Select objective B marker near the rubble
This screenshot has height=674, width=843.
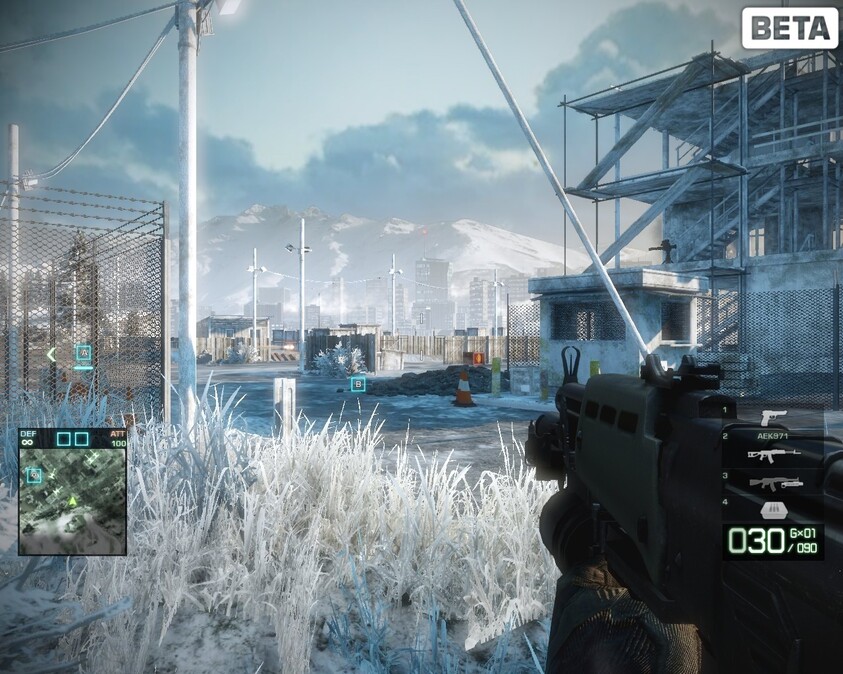click(358, 383)
